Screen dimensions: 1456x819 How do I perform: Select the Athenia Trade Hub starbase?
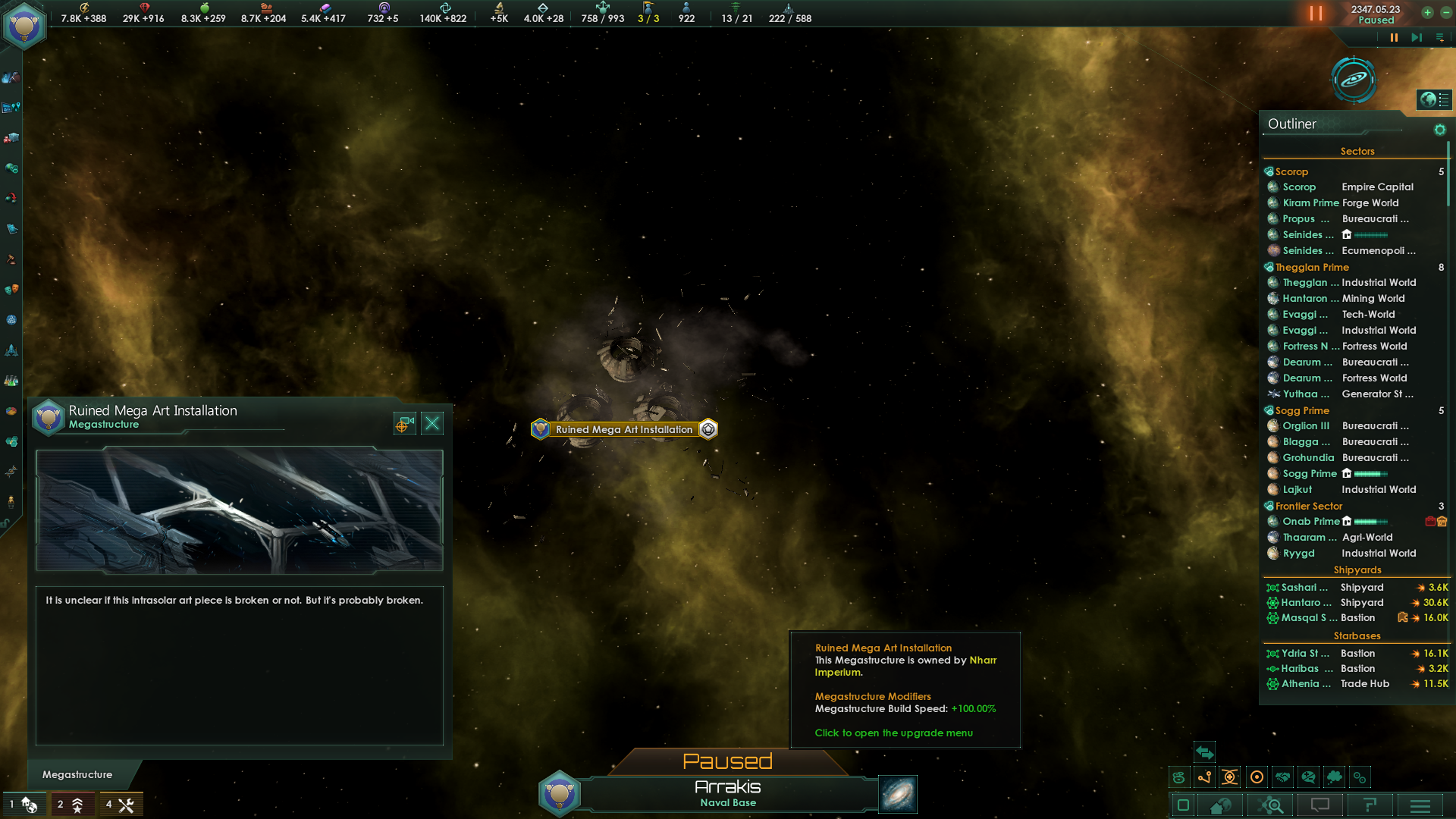point(1340,683)
